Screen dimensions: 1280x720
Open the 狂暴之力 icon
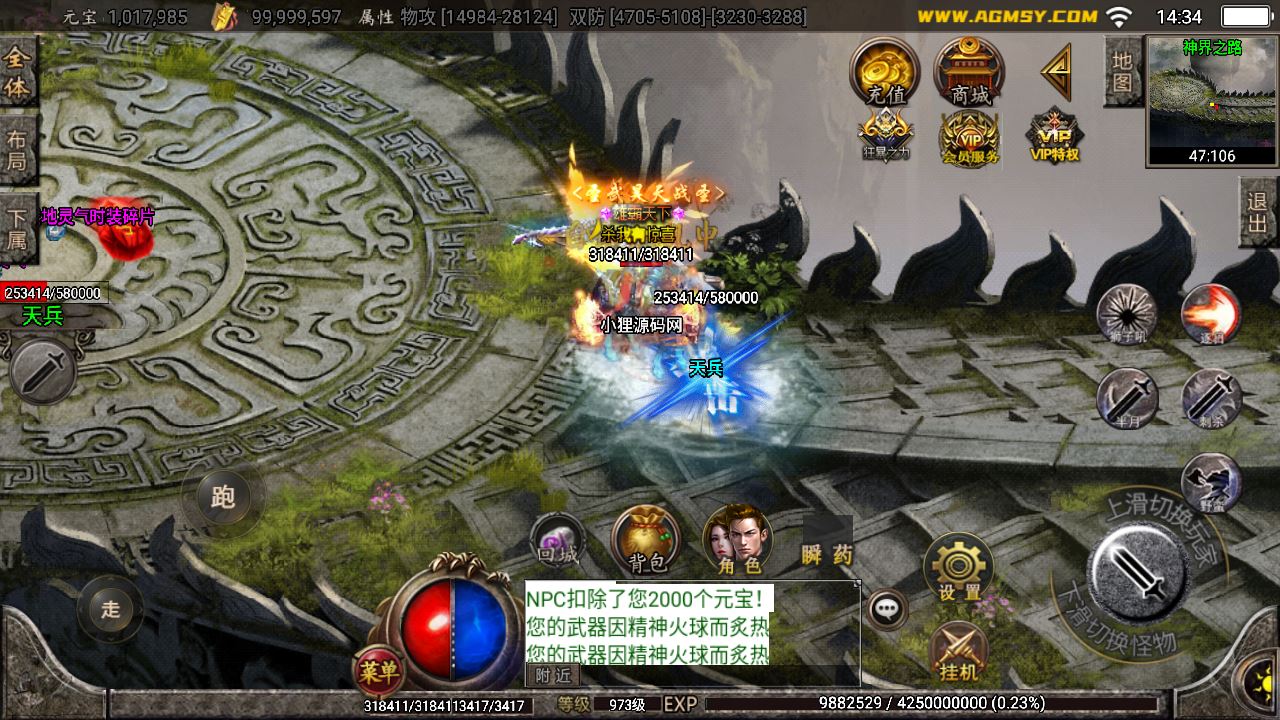(885, 136)
